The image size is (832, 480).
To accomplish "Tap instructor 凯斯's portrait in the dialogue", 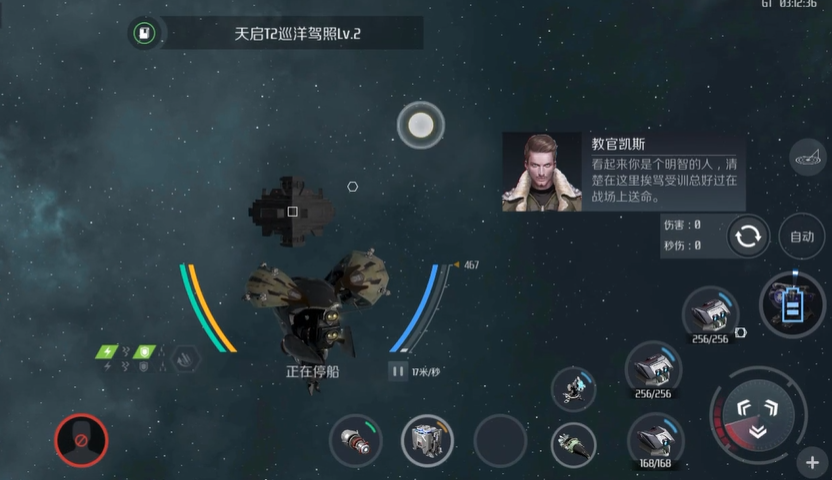I will (542, 172).
